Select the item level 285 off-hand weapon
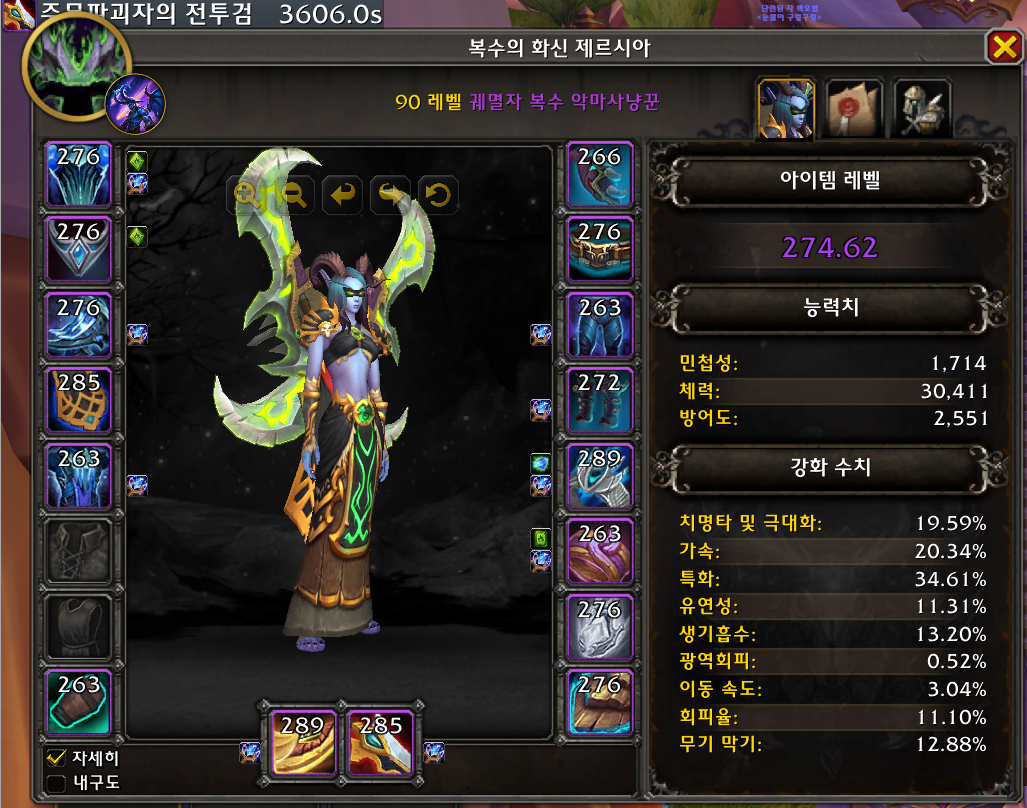The width and height of the screenshot is (1027, 808). click(x=381, y=743)
